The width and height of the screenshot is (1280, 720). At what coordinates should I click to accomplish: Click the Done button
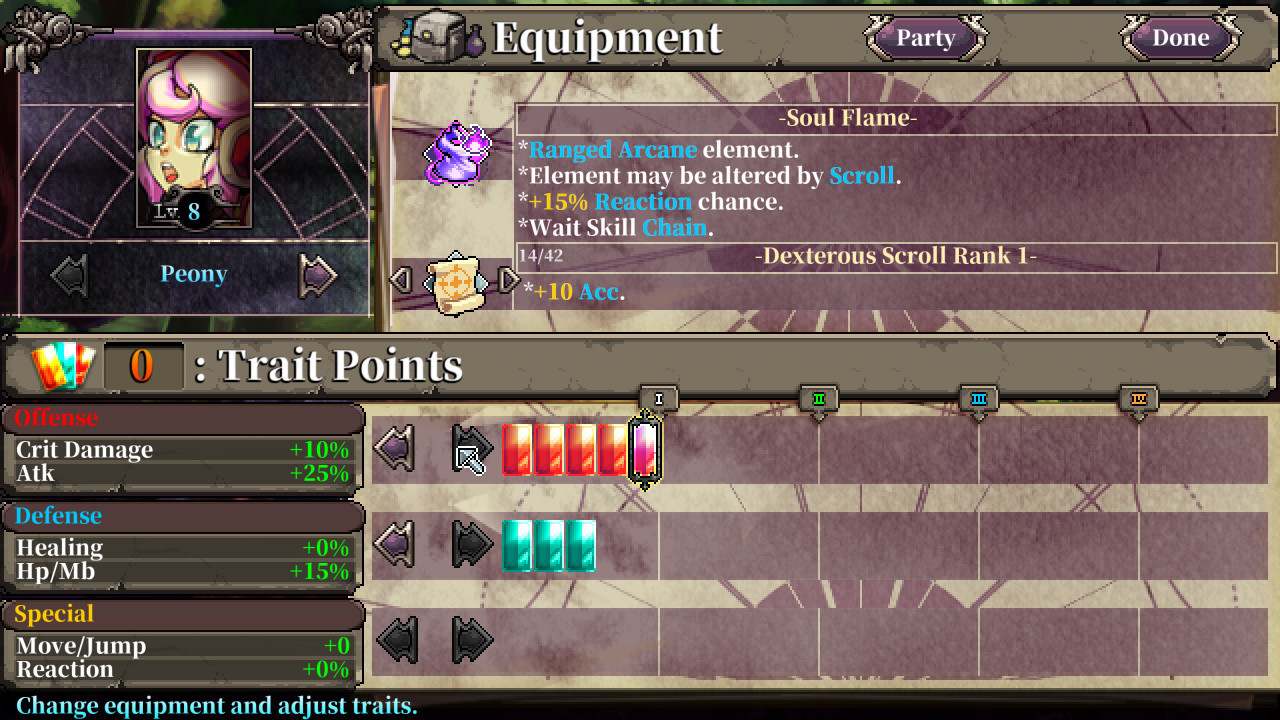pos(1180,38)
